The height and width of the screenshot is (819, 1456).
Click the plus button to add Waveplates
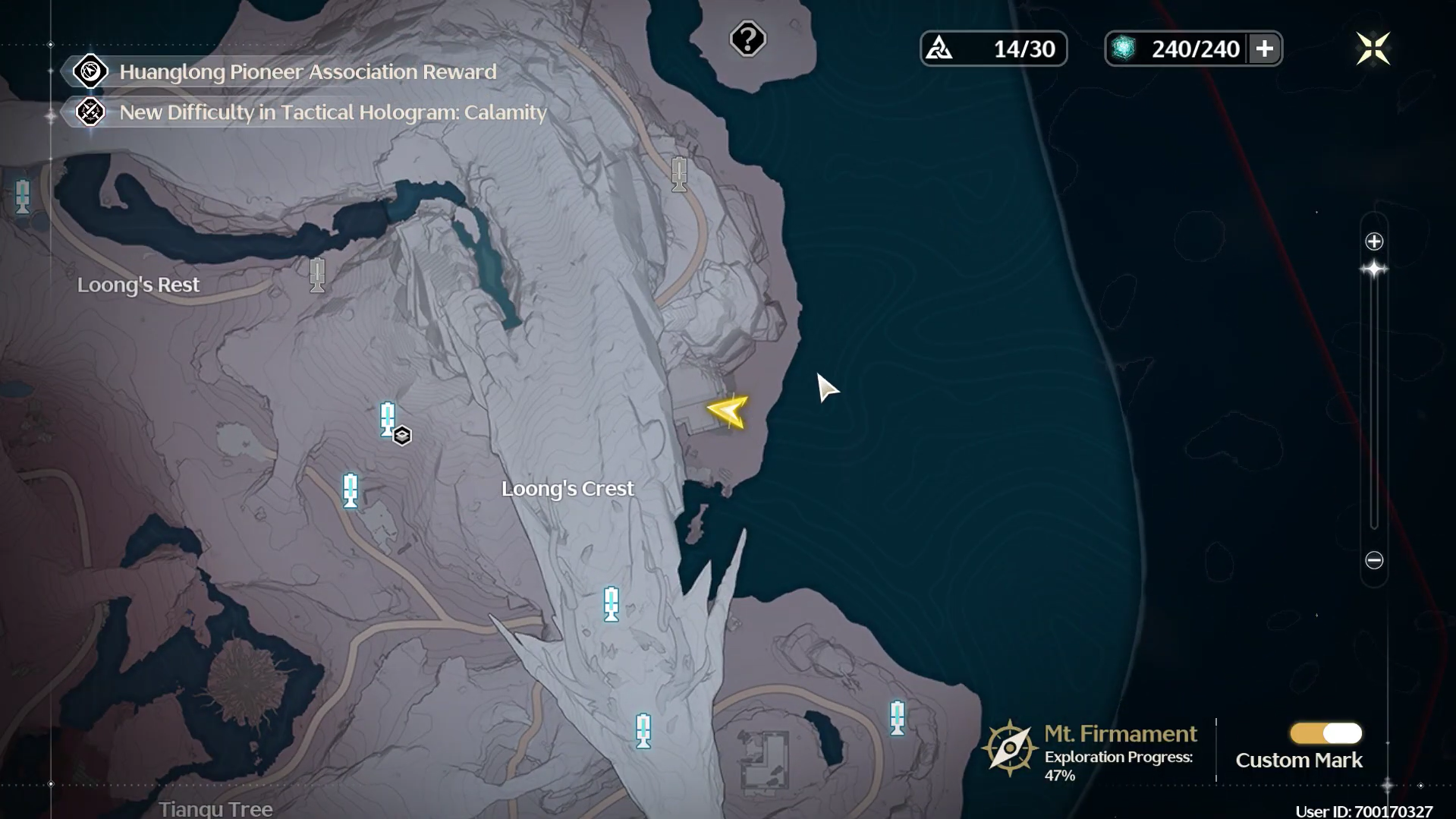[1264, 49]
